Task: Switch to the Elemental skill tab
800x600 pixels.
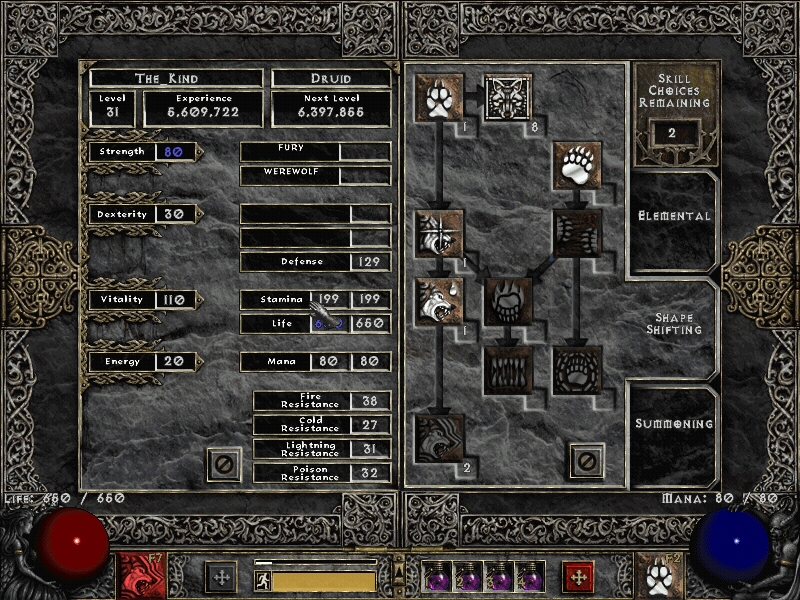Action: point(674,216)
